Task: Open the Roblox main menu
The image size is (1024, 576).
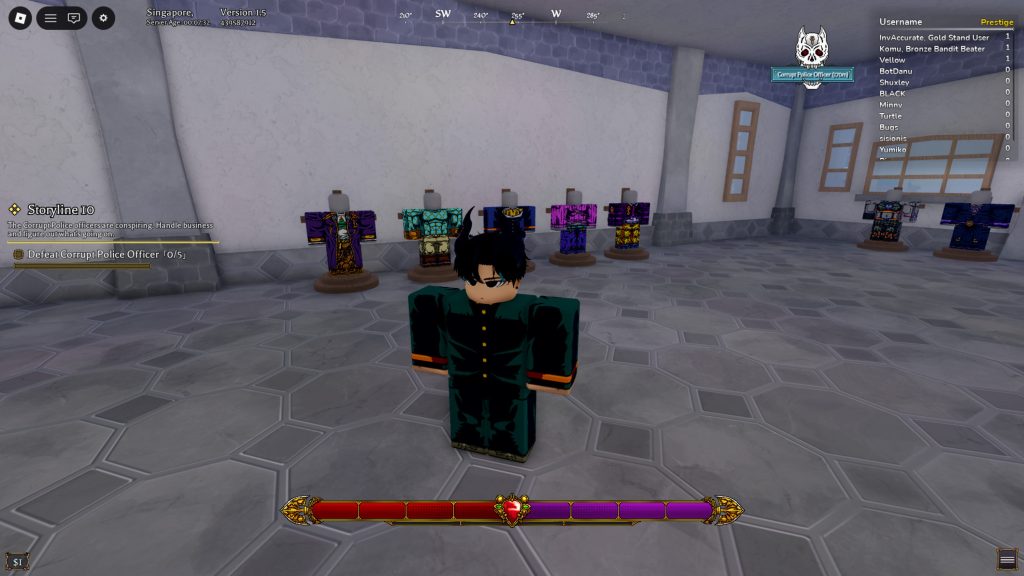Action: click(21, 18)
